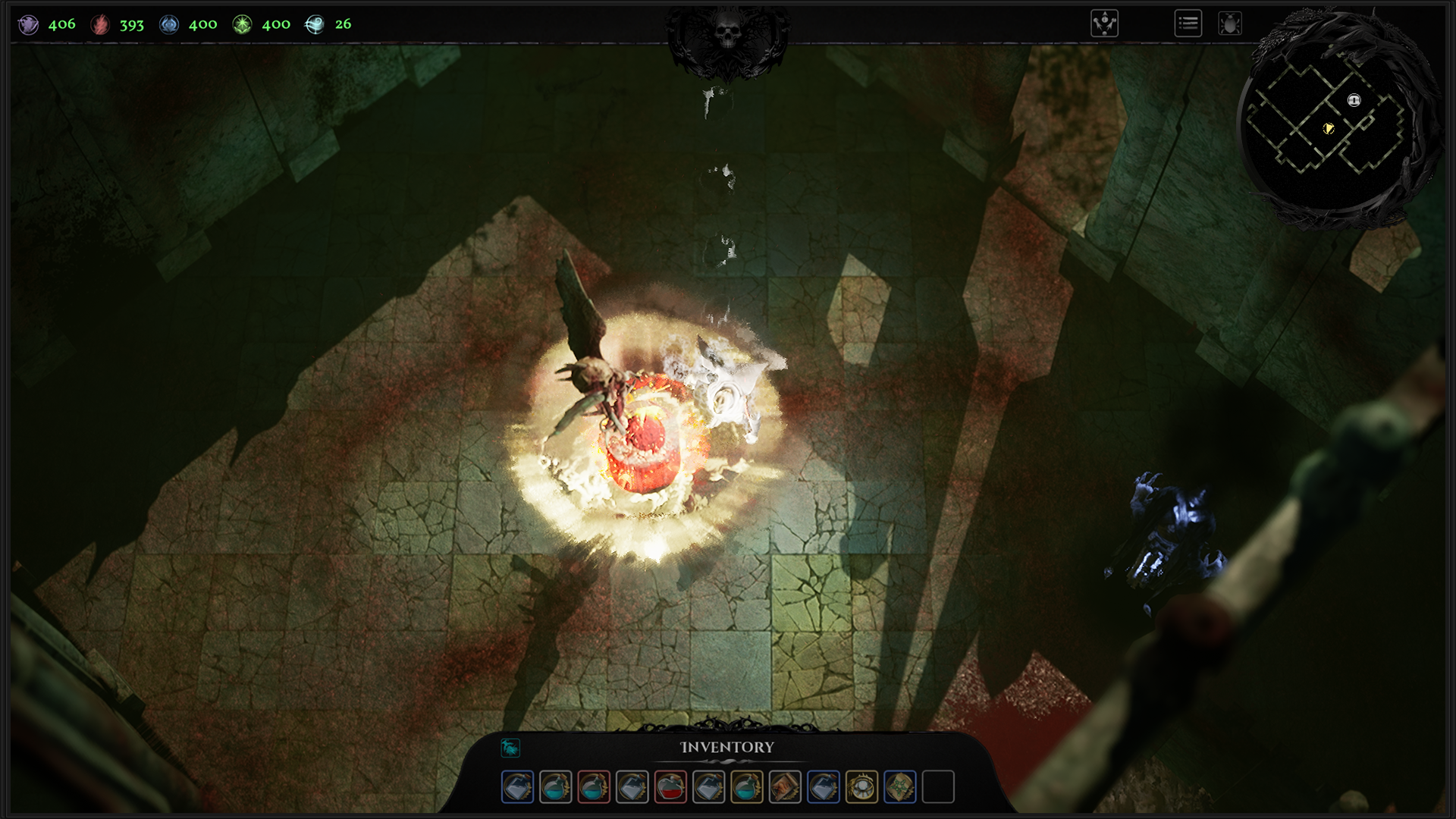Open the list menu button
The image size is (1456, 819).
point(1188,24)
